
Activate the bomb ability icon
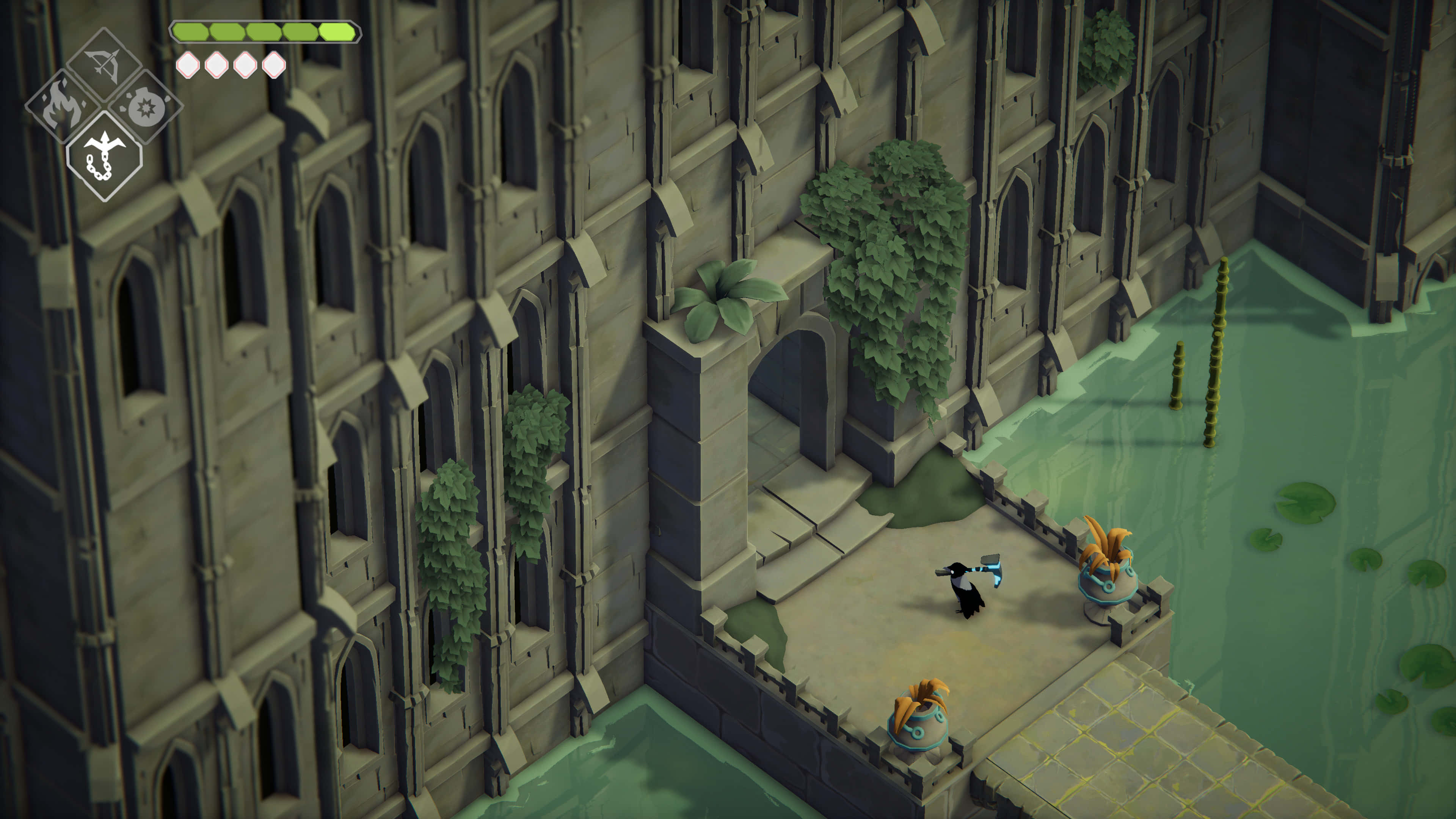pyautogui.click(x=146, y=106)
